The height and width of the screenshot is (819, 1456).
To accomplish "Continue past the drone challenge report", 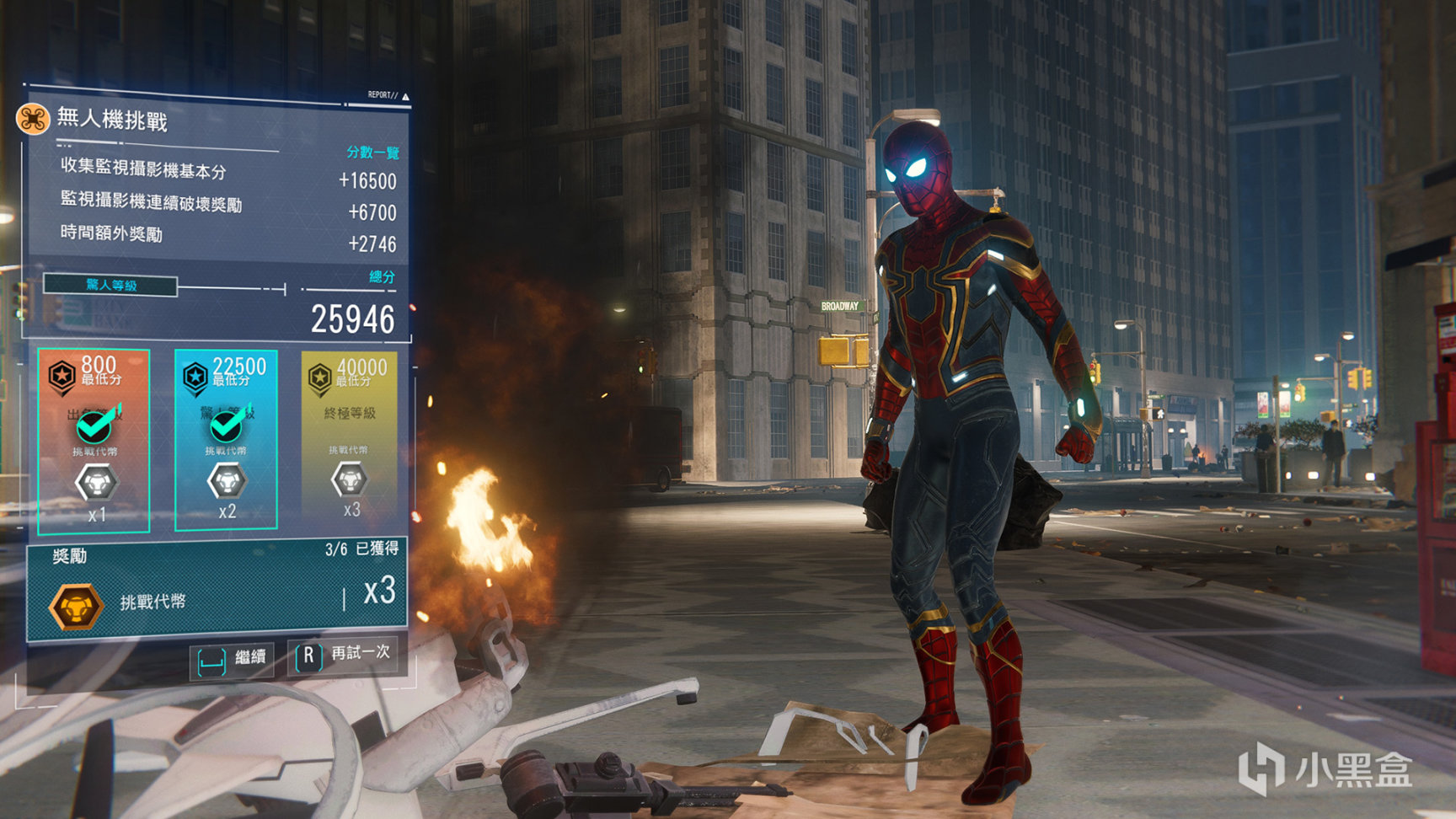I will click(232, 657).
